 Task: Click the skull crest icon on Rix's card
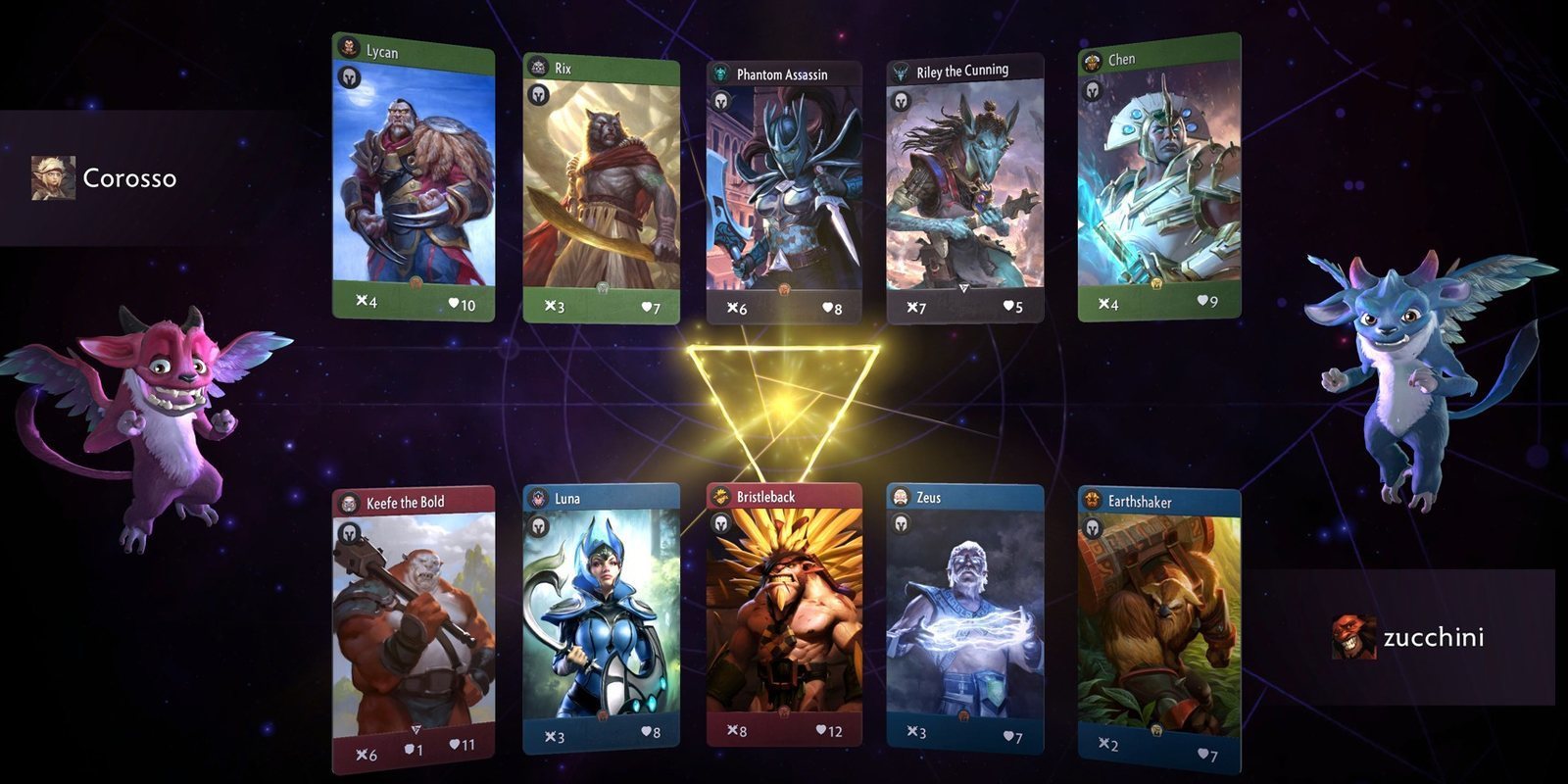pos(536,68)
